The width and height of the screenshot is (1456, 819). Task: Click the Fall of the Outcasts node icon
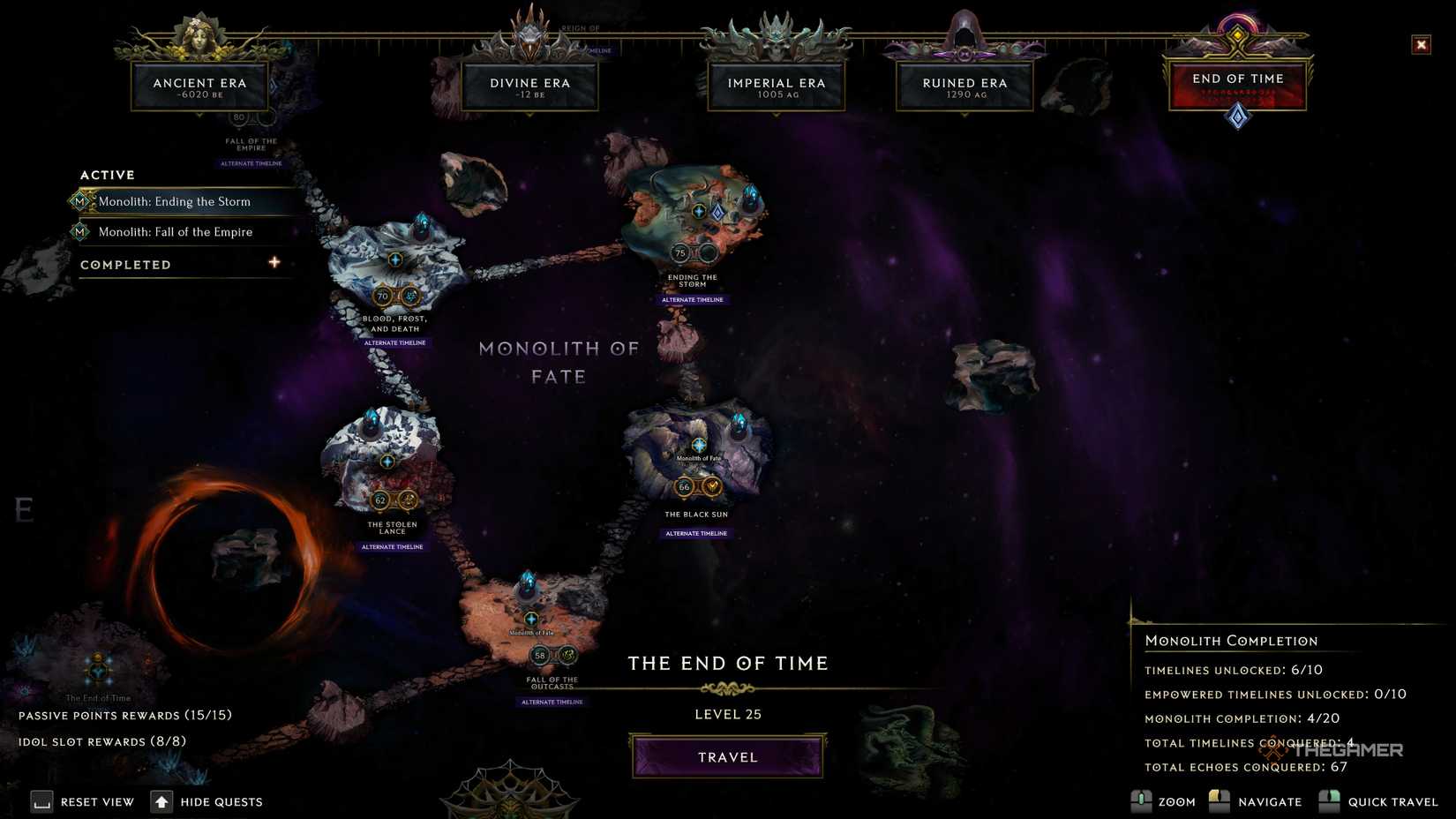[x=531, y=619]
